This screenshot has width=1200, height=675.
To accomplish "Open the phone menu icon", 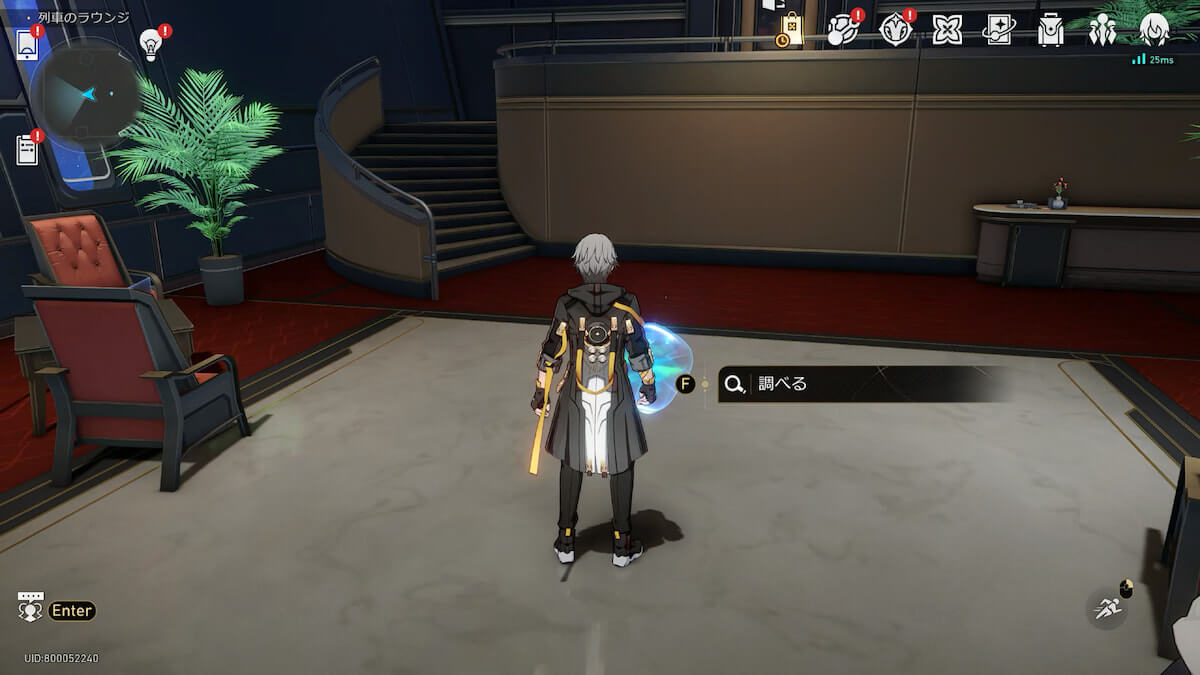I will tap(27, 45).
